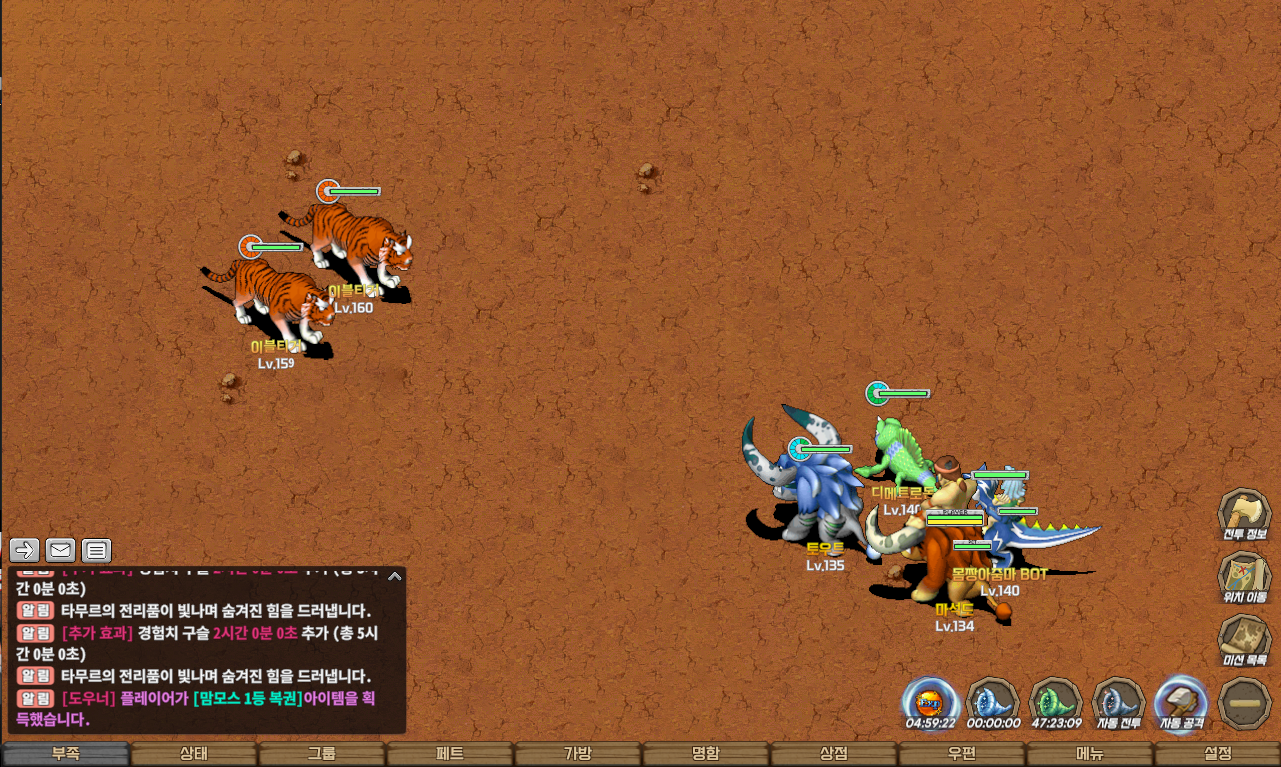Collapse the side icons with minus button

coord(1245,703)
